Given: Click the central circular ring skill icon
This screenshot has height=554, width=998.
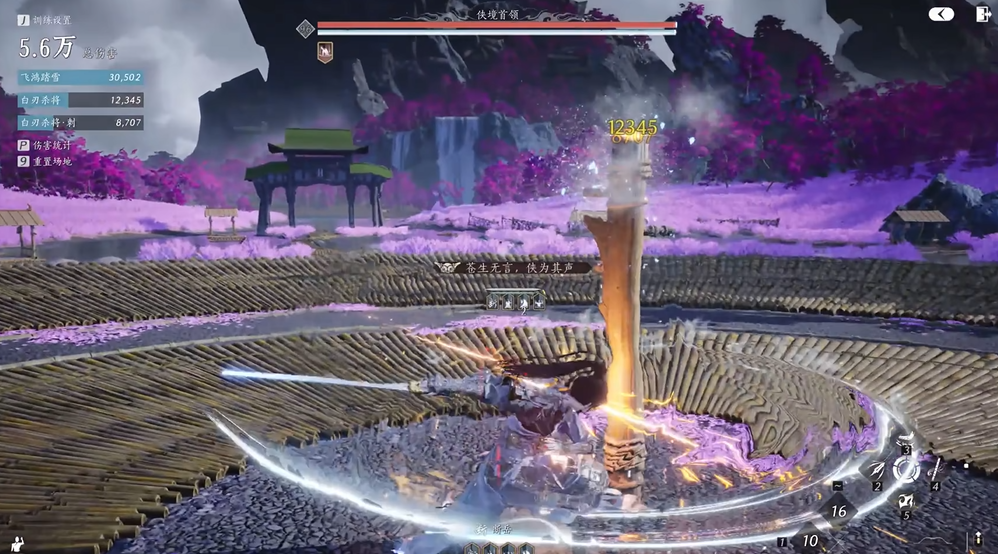Looking at the screenshot, I should click(907, 469).
